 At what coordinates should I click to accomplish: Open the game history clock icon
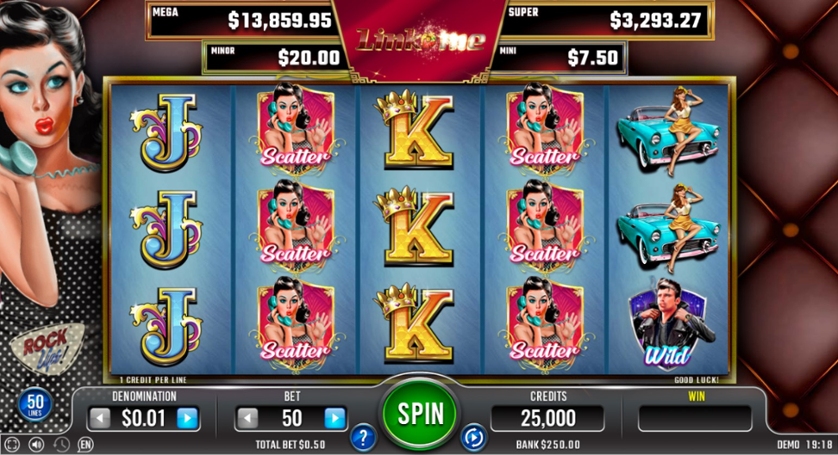pos(61,444)
